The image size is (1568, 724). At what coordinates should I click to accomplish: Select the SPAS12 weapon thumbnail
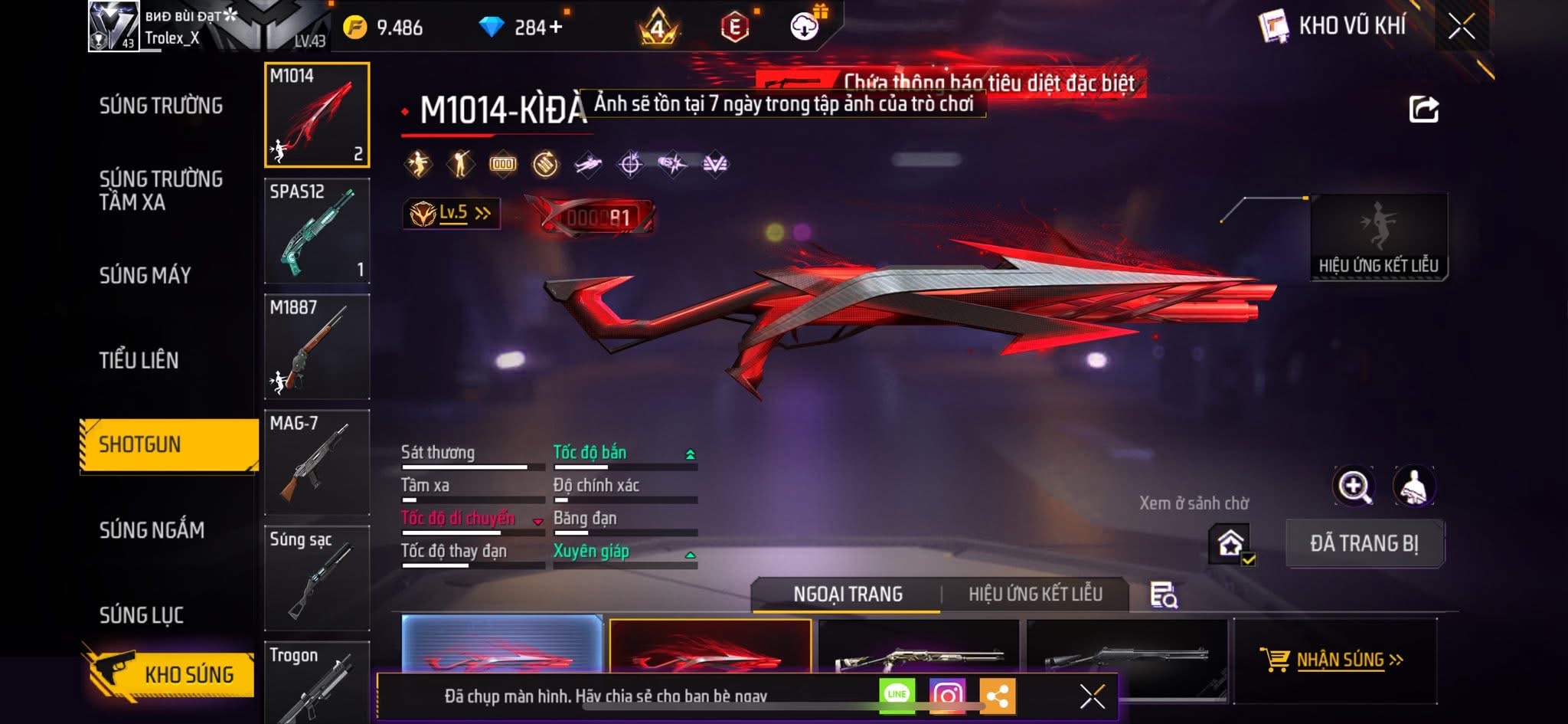[317, 231]
